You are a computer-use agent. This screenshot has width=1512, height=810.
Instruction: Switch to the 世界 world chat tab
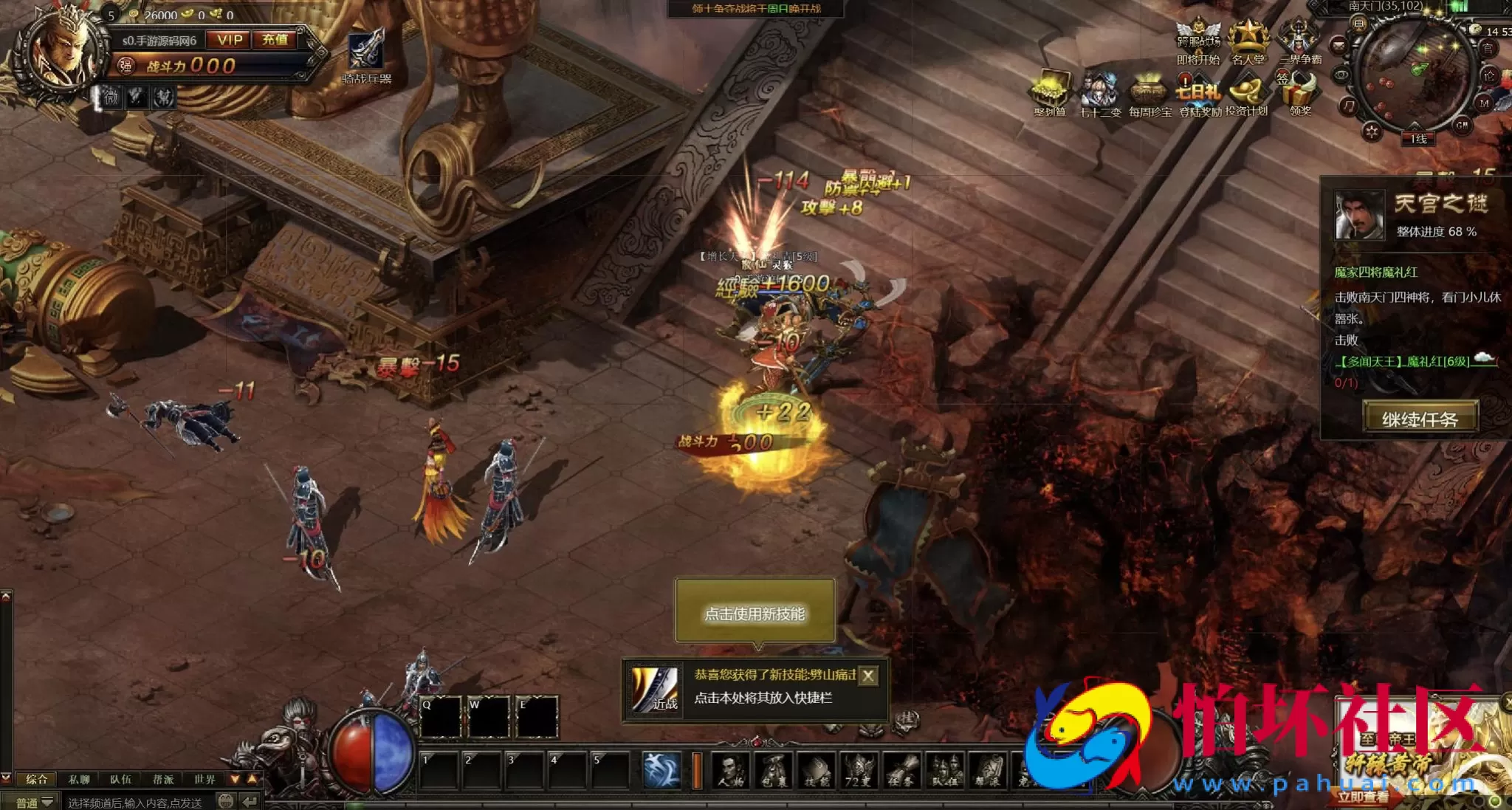point(205,779)
